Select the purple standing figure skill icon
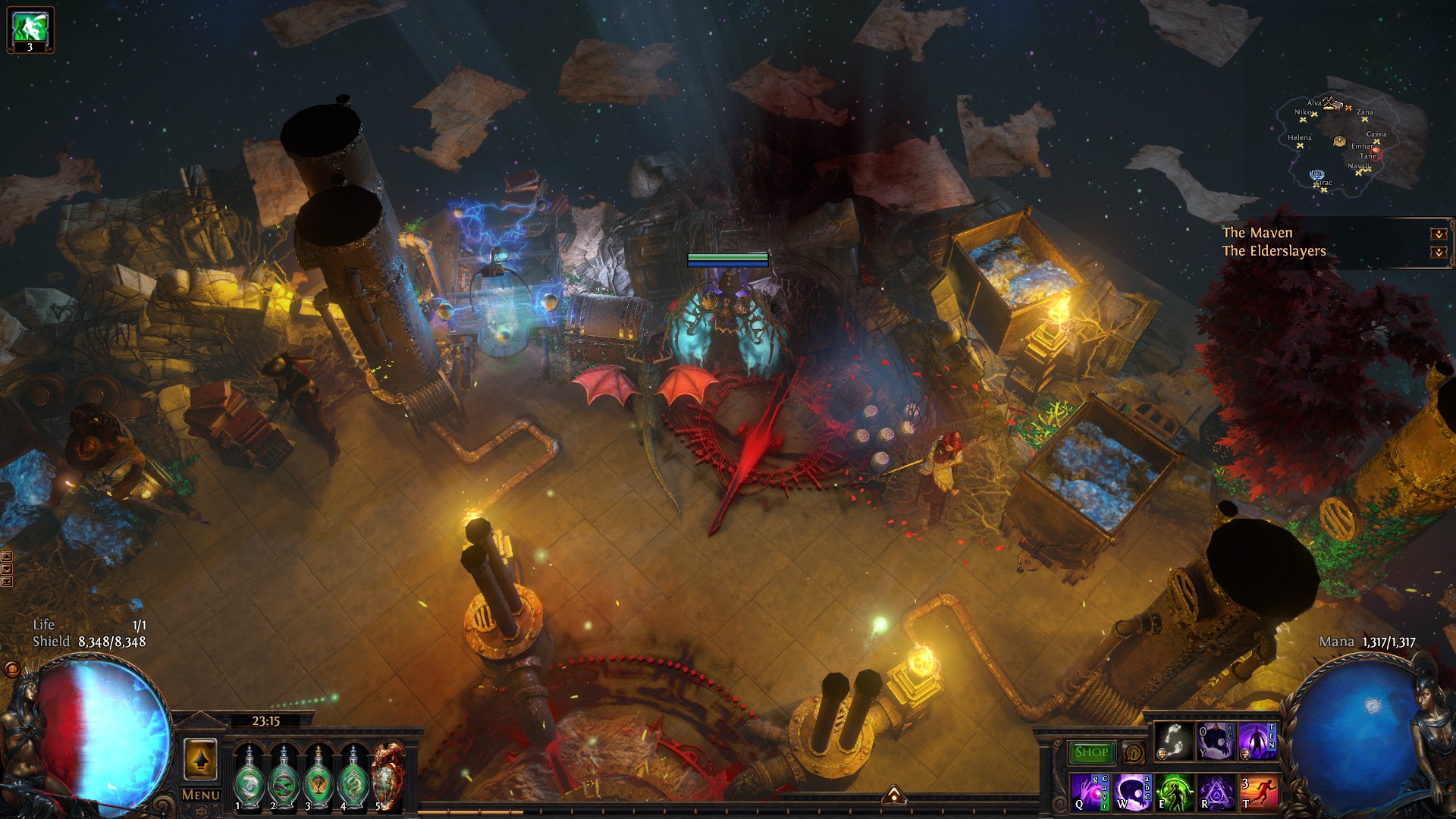This screenshot has height=819, width=1456. pyautogui.click(x=1257, y=741)
